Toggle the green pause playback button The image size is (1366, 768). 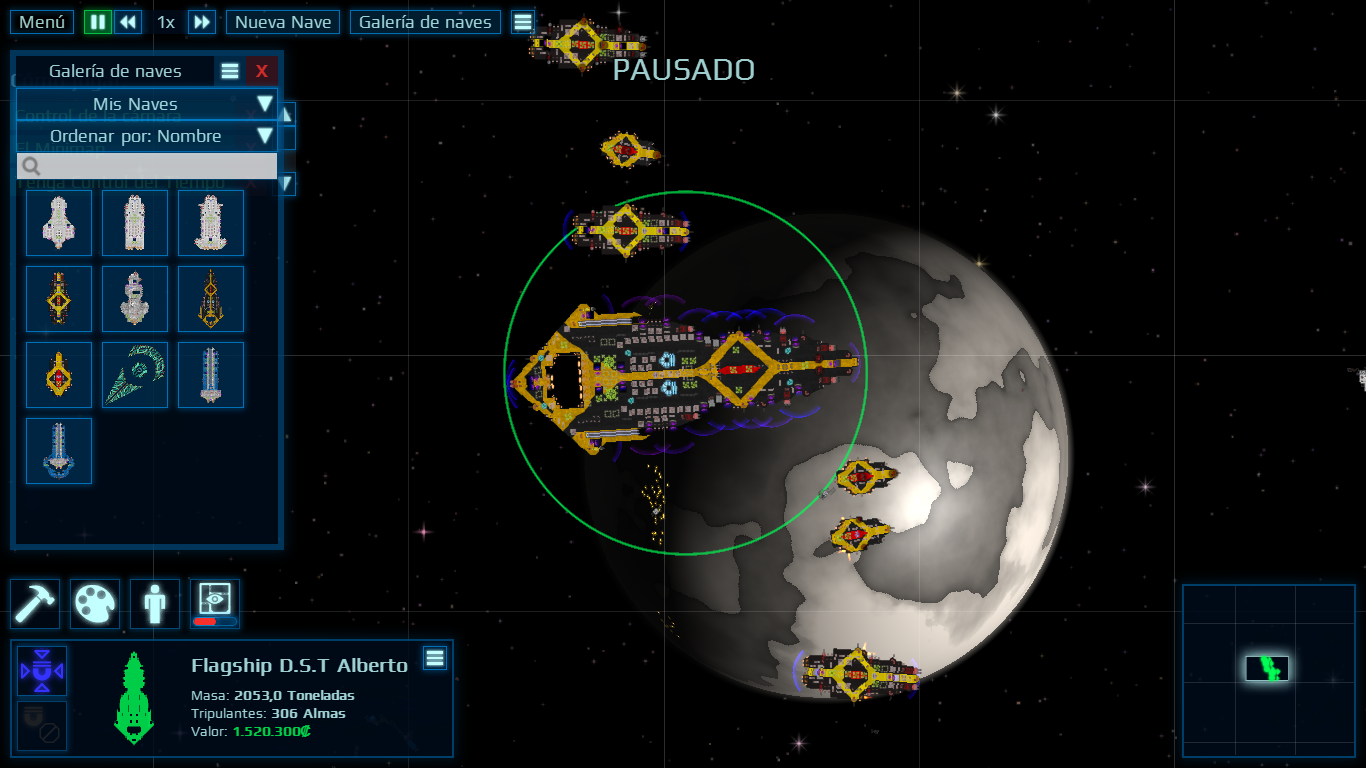pos(97,21)
